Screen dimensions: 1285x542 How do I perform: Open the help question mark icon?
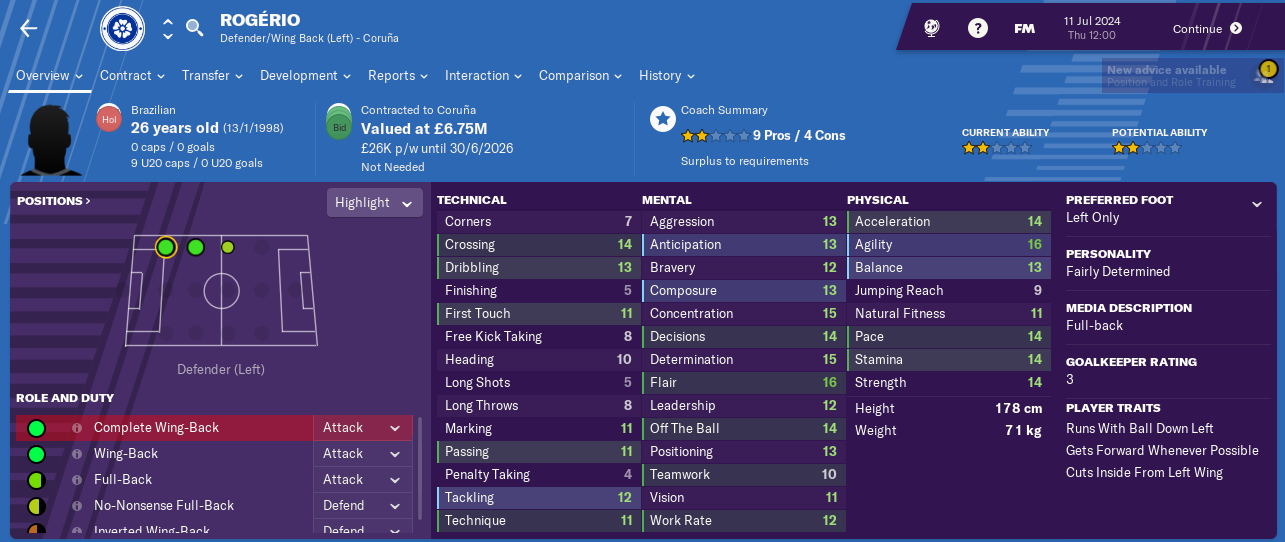977,29
